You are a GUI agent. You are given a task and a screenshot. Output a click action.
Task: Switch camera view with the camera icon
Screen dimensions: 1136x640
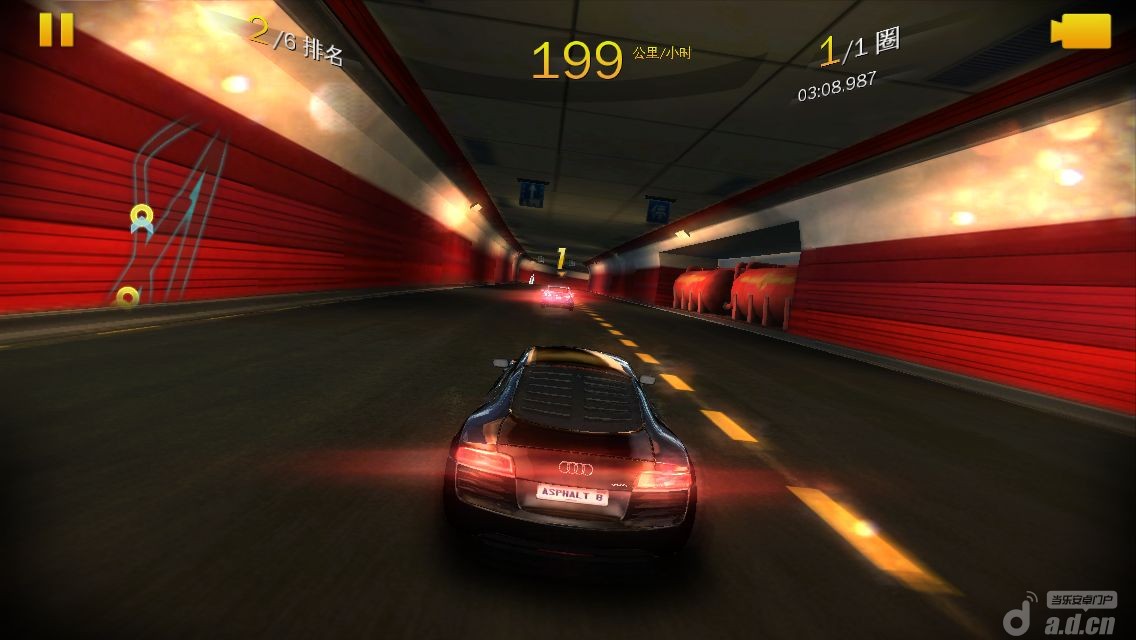click(x=1081, y=31)
